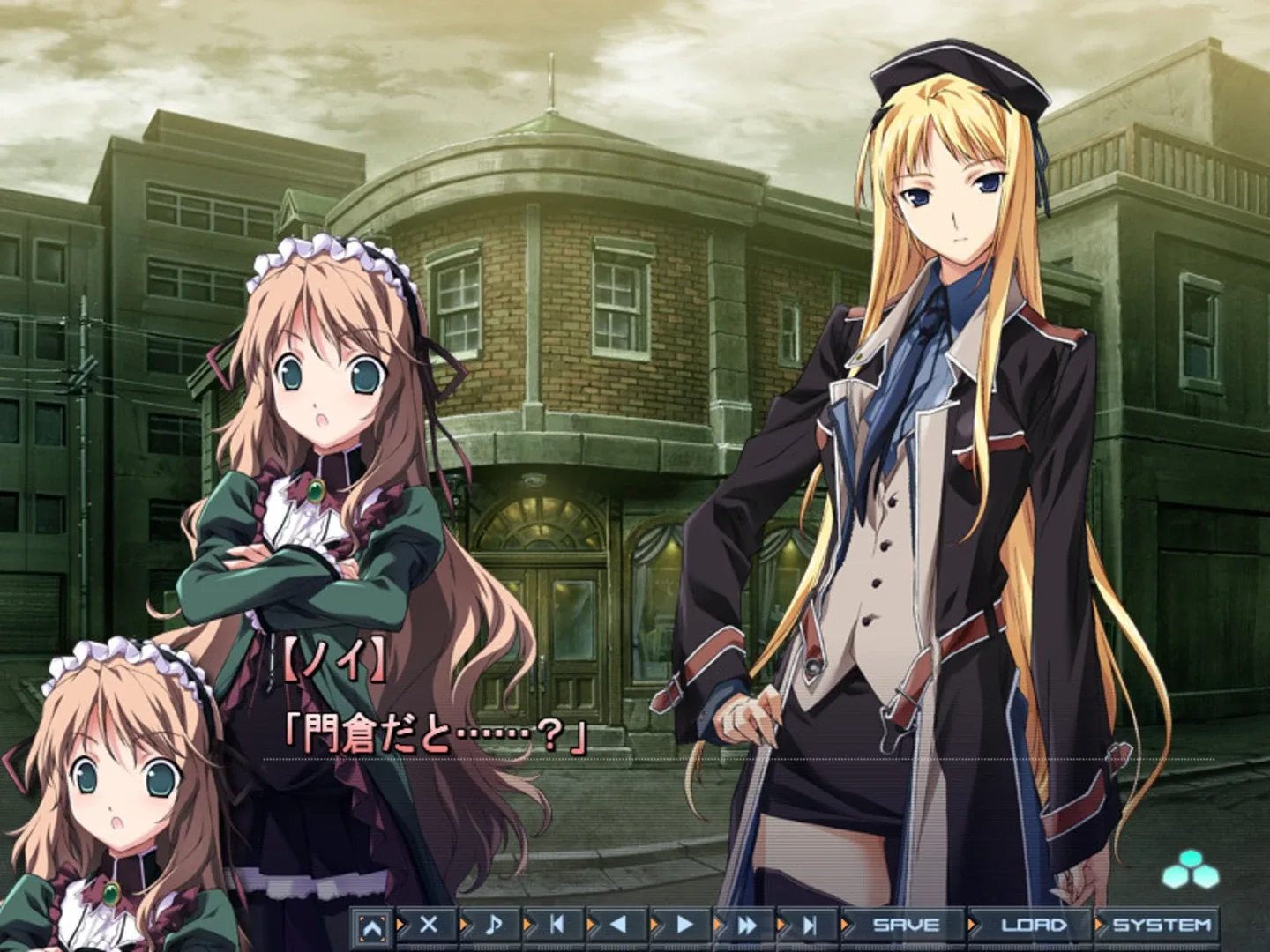Viewport: 1270px width, 952px height.
Task: Click the orange arrow beside SYSTEM
Action: click(x=1098, y=926)
